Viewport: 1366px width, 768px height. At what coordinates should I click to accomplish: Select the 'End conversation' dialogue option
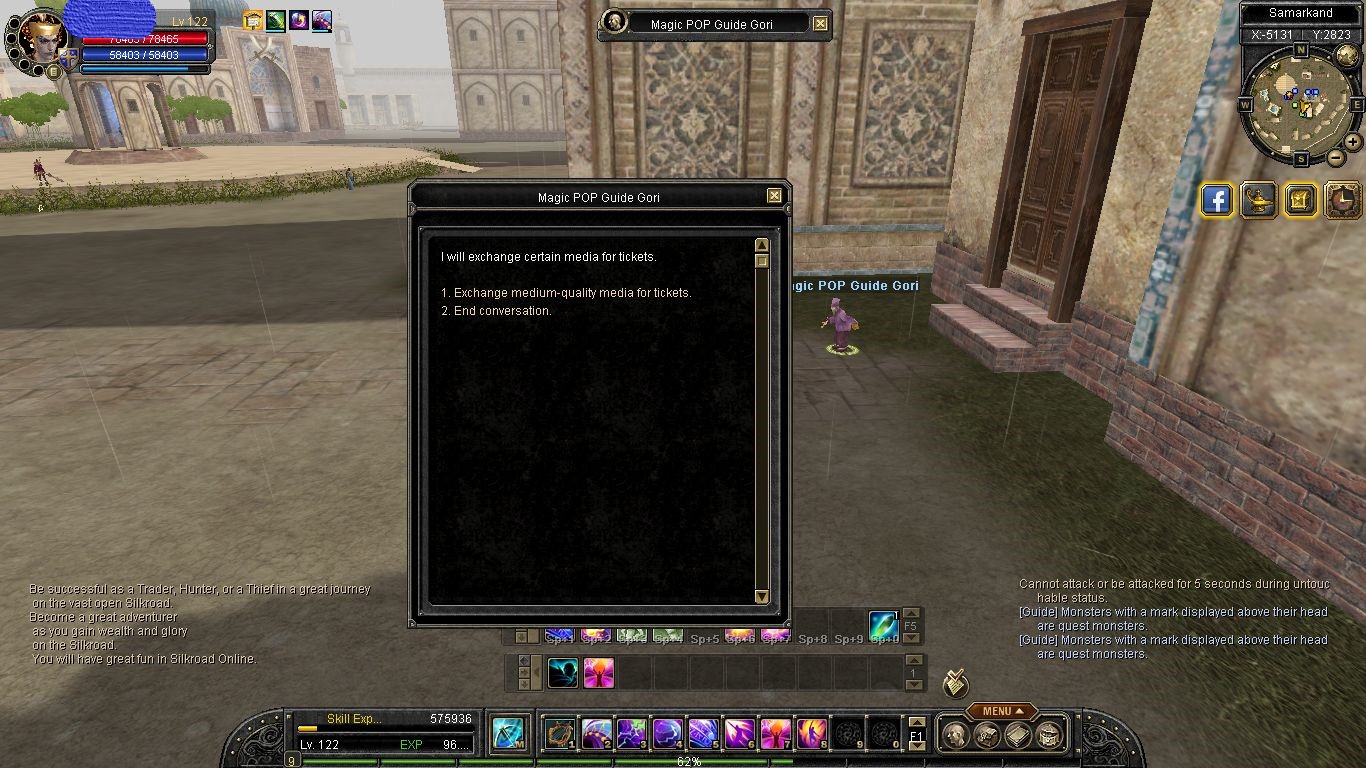502,311
